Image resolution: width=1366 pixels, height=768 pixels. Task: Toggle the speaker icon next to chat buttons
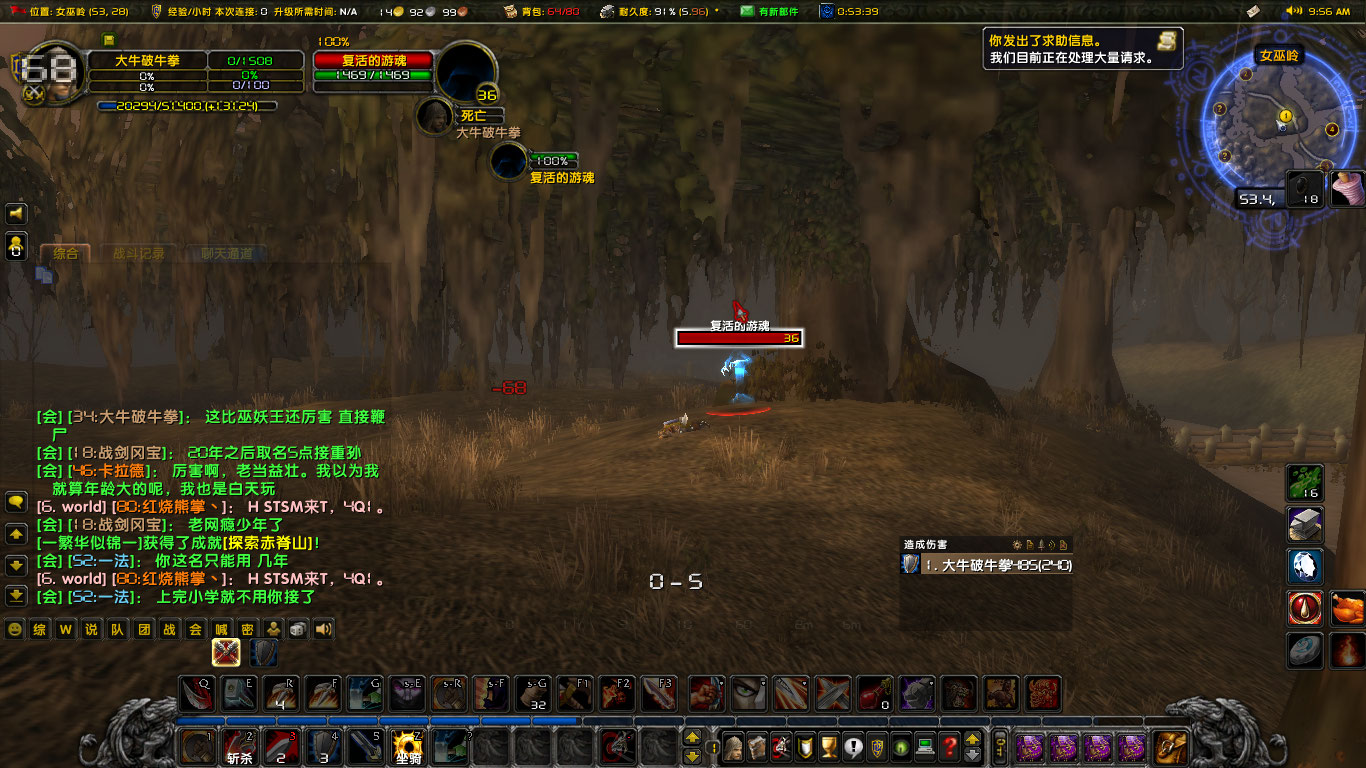pos(323,629)
